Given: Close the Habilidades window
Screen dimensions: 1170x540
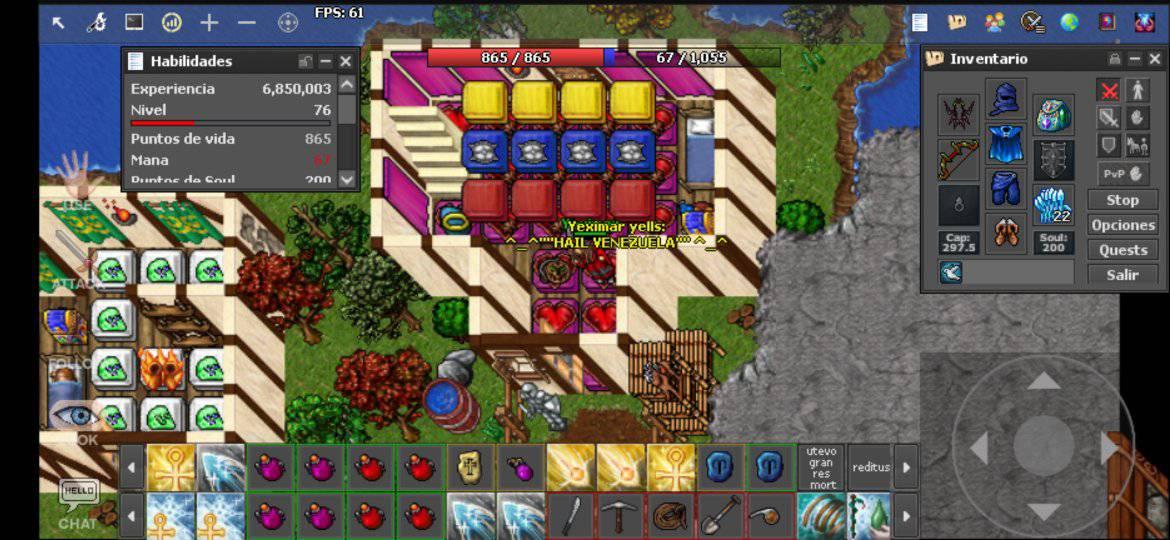Looking at the screenshot, I should pyautogui.click(x=345, y=62).
